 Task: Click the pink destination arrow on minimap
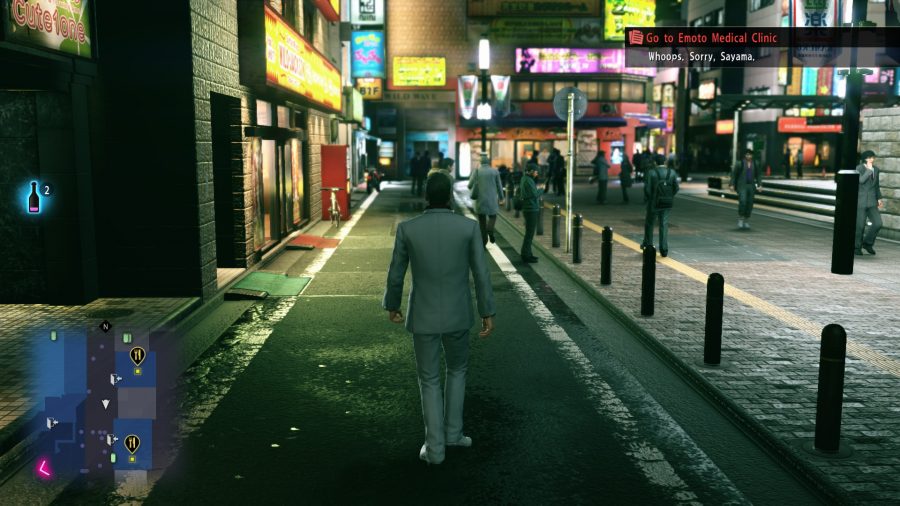point(45,466)
